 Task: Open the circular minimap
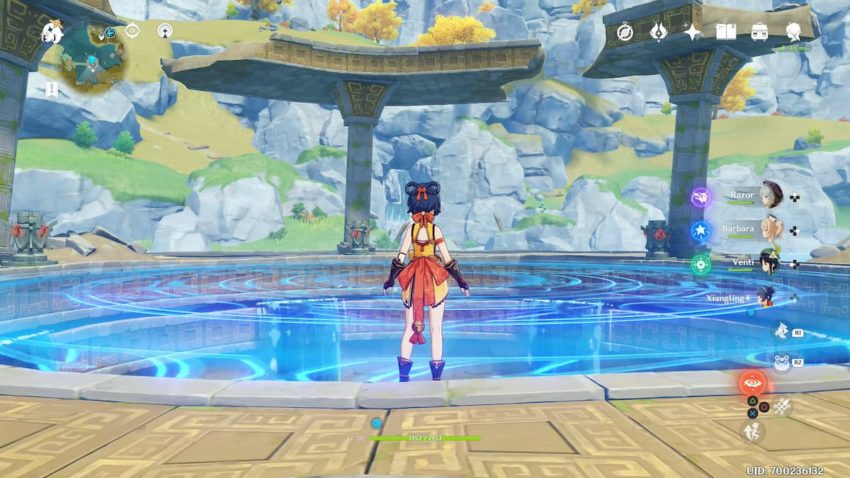point(93,55)
